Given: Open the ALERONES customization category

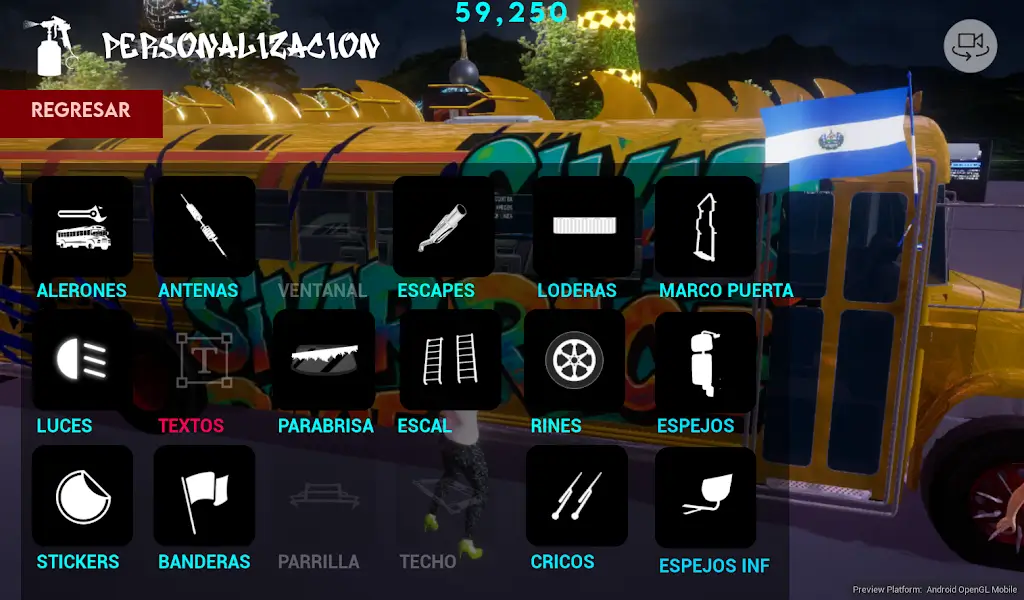Looking at the screenshot, I should 82,227.
